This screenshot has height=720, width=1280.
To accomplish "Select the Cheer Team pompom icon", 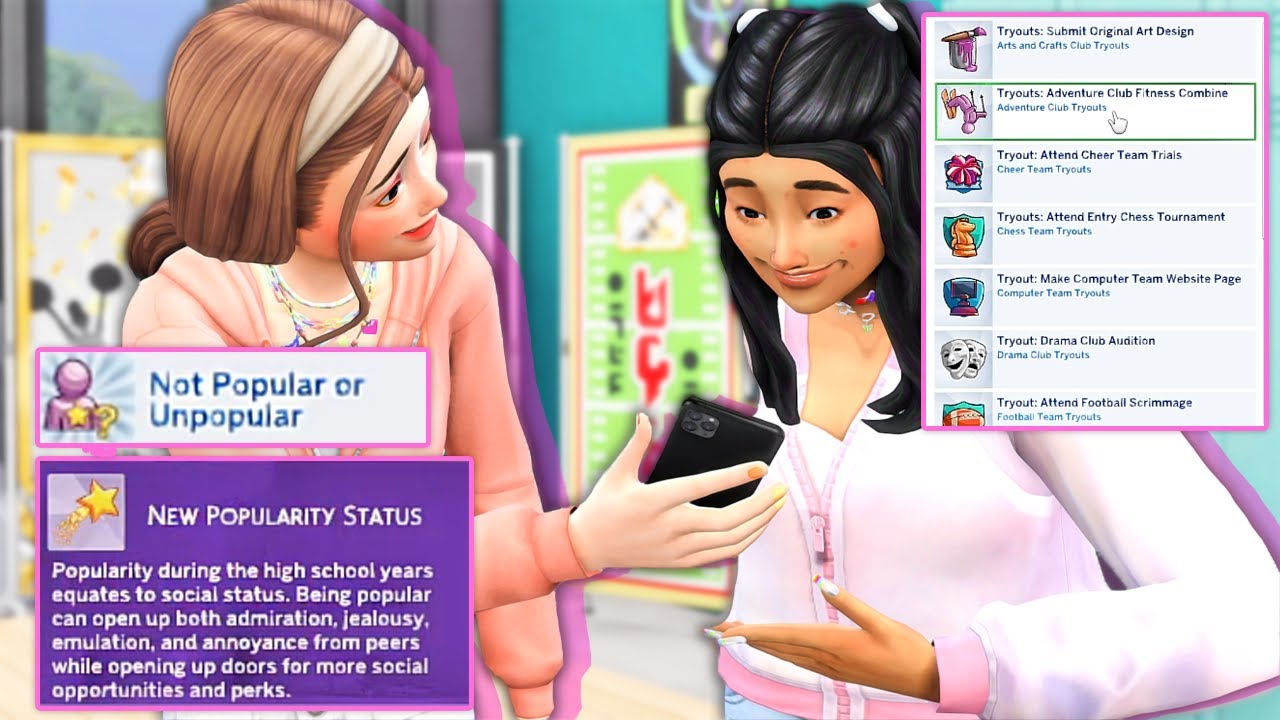I will (x=962, y=172).
